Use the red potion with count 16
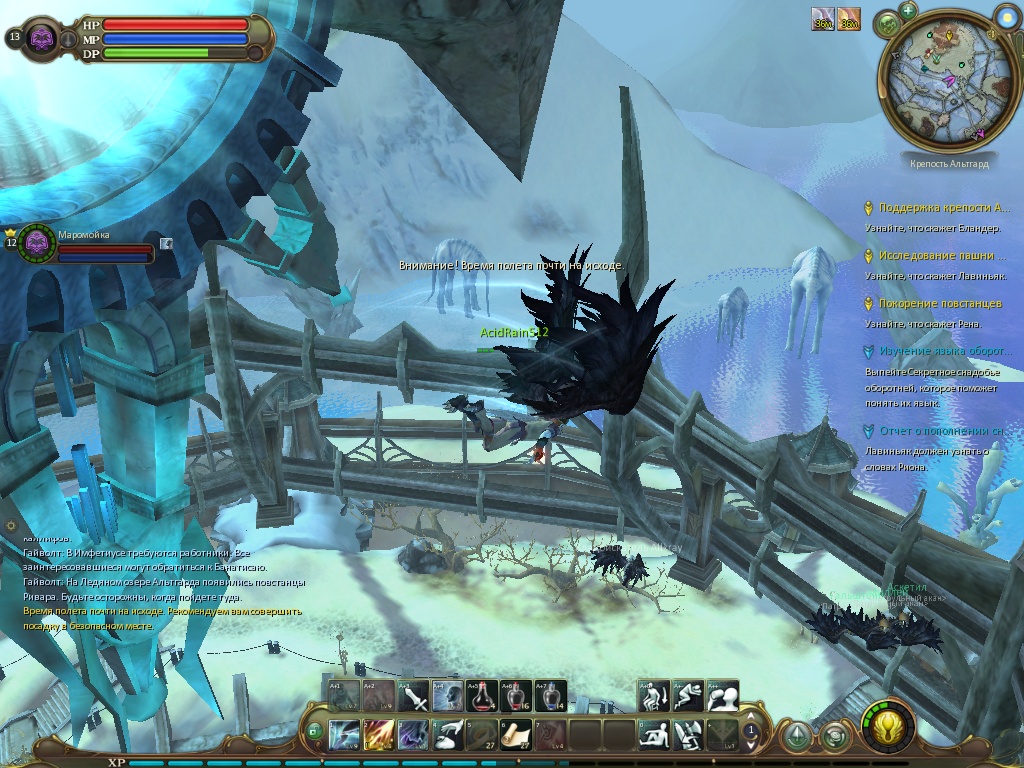 coord(515,695)
